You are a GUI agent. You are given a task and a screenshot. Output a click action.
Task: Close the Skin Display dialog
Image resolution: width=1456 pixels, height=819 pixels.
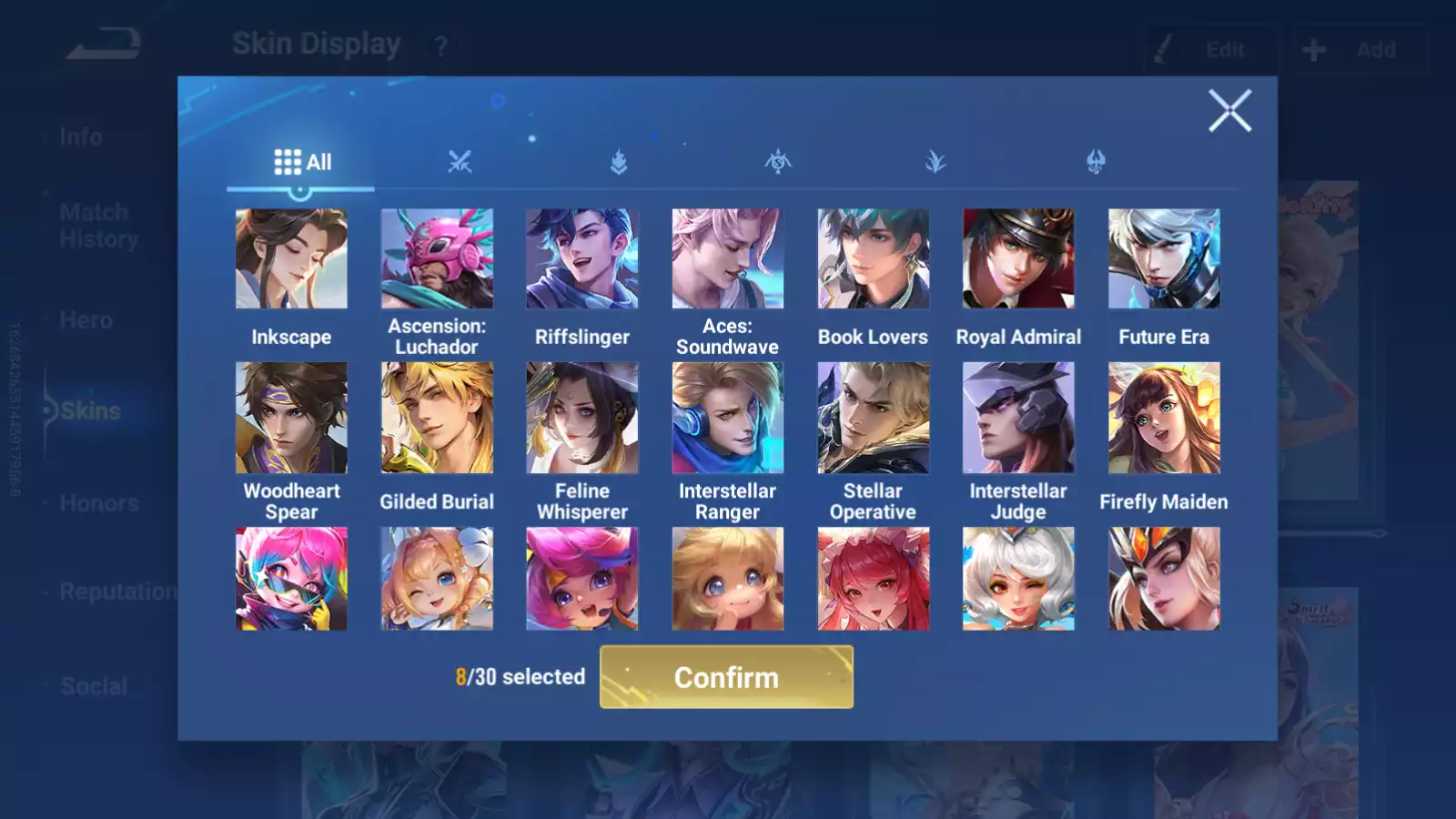[1230, 111]
